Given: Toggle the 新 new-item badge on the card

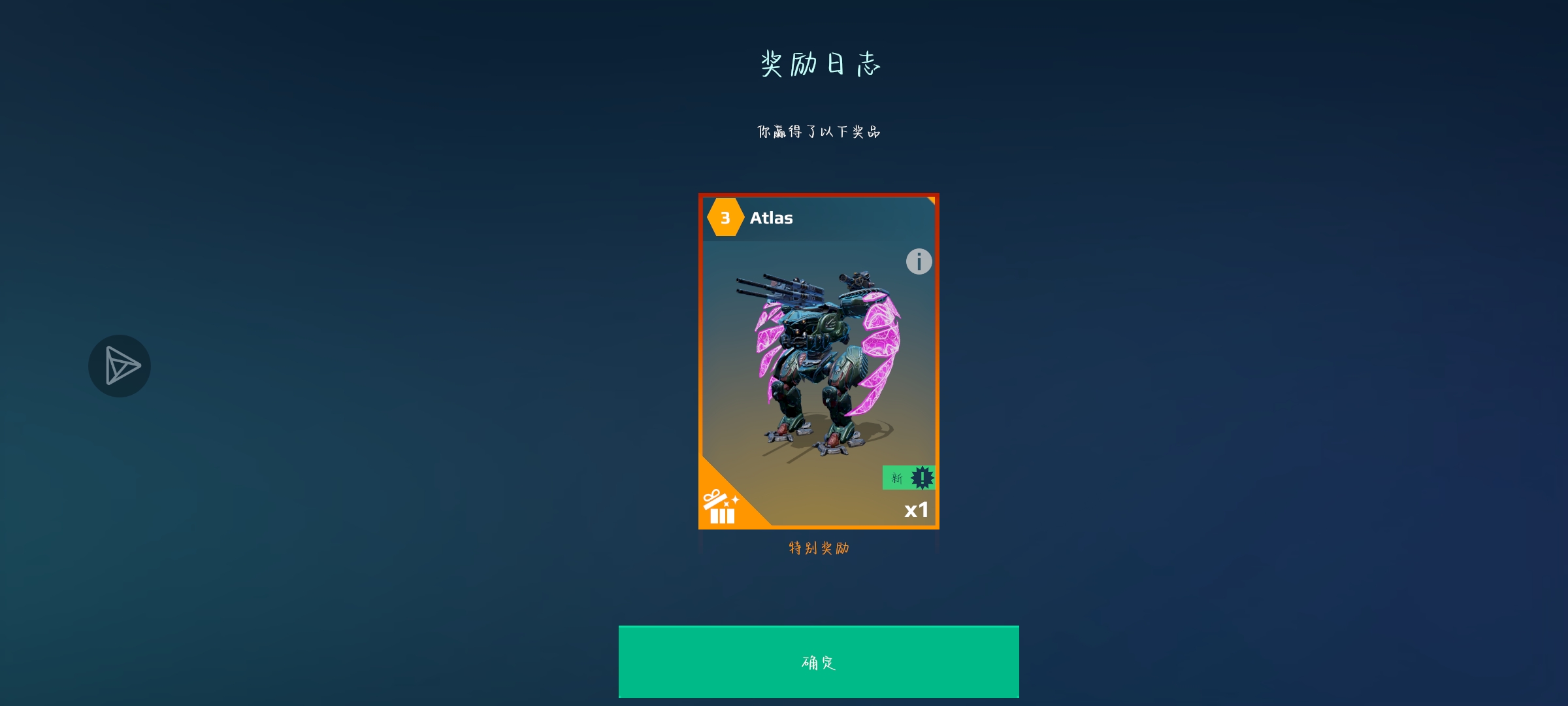Looking at the screenshot, I should [896, 478].
